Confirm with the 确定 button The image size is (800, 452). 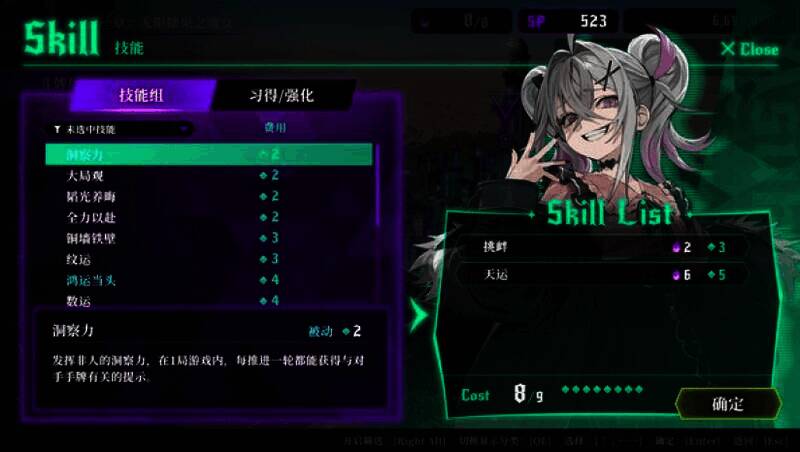click(x=728, y=404)
